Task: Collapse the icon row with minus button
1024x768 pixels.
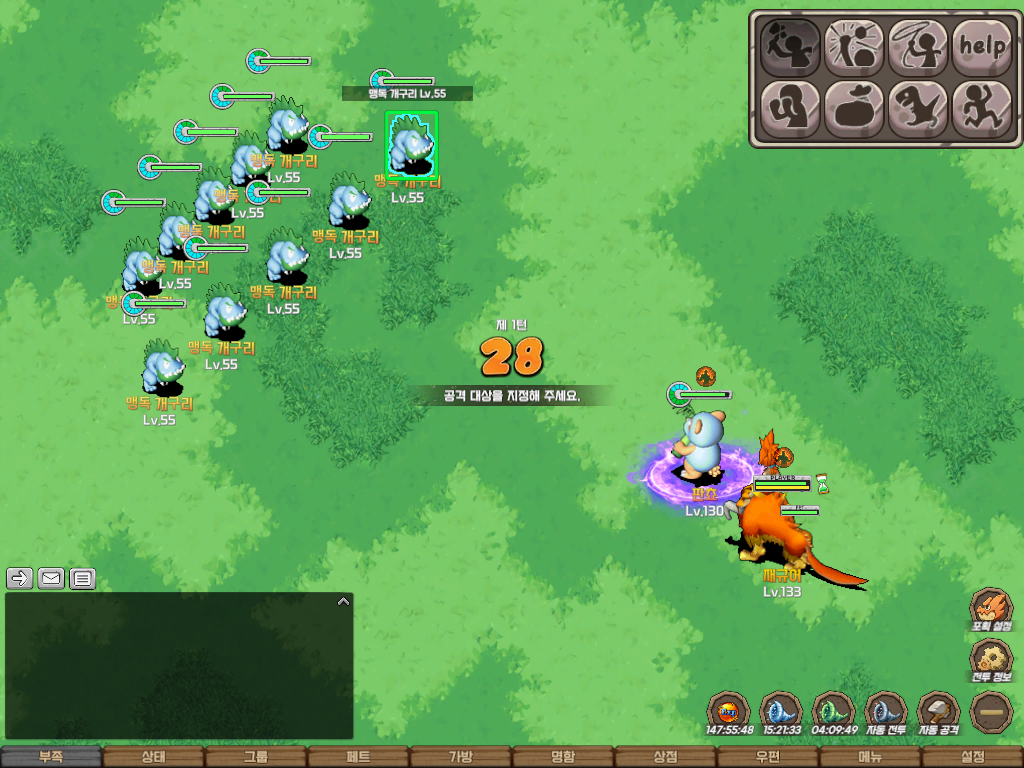Action: point(991,712)
